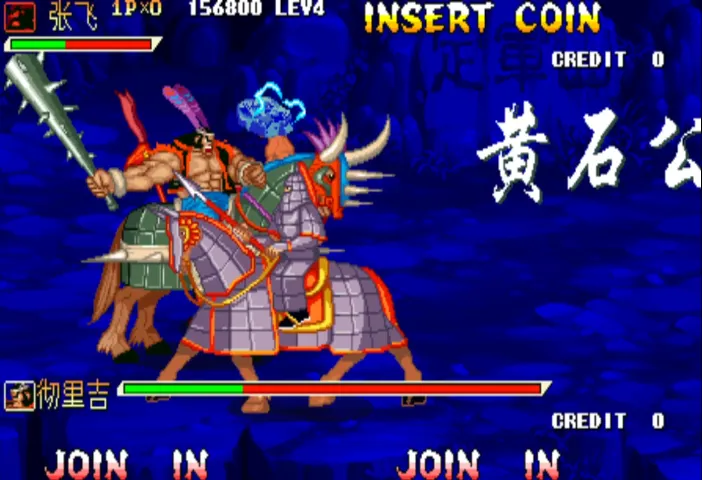
Task: Select the boss portrait beside the lower health bar
Action: (16, 397)
